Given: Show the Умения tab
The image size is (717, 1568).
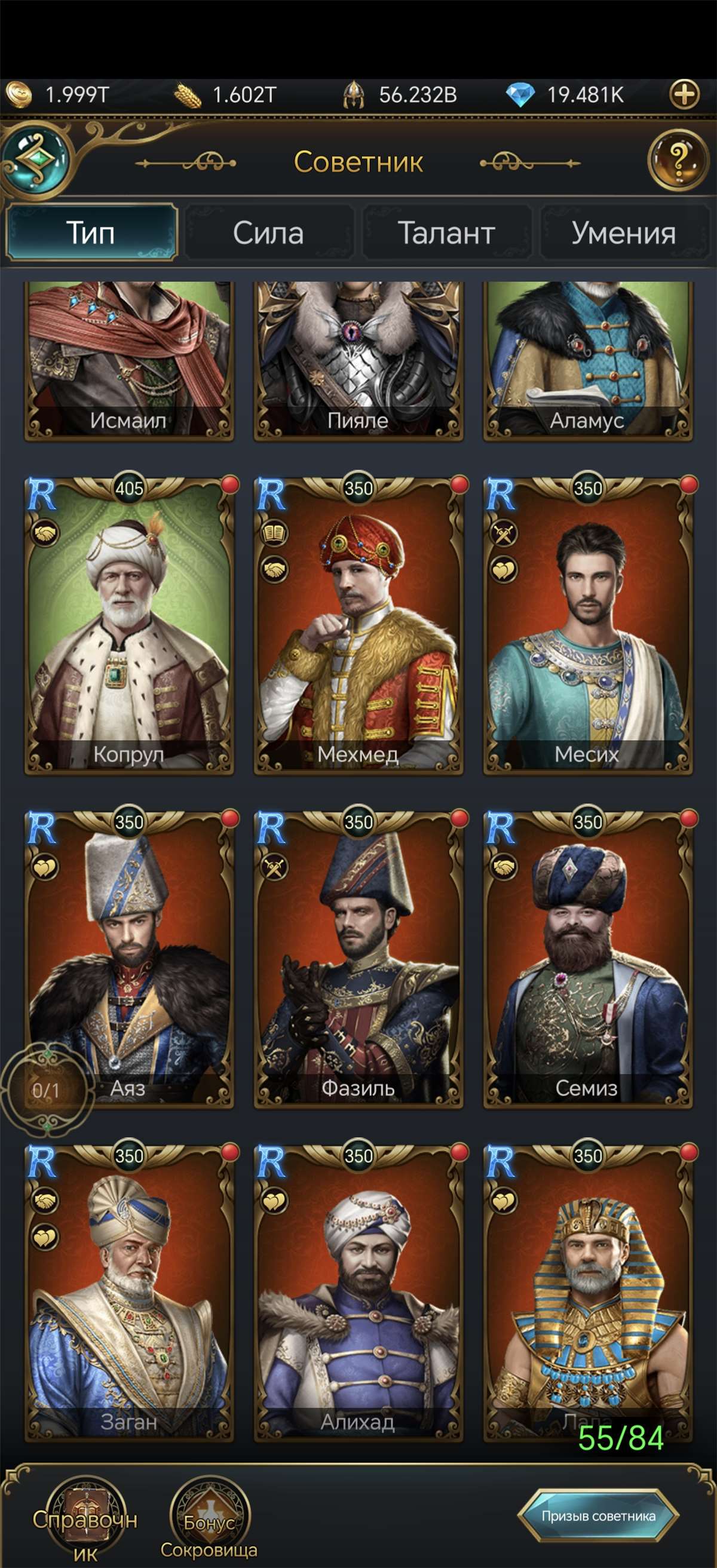Looking at the screenshot, I should pyautogui.click(x=623, y=233).
